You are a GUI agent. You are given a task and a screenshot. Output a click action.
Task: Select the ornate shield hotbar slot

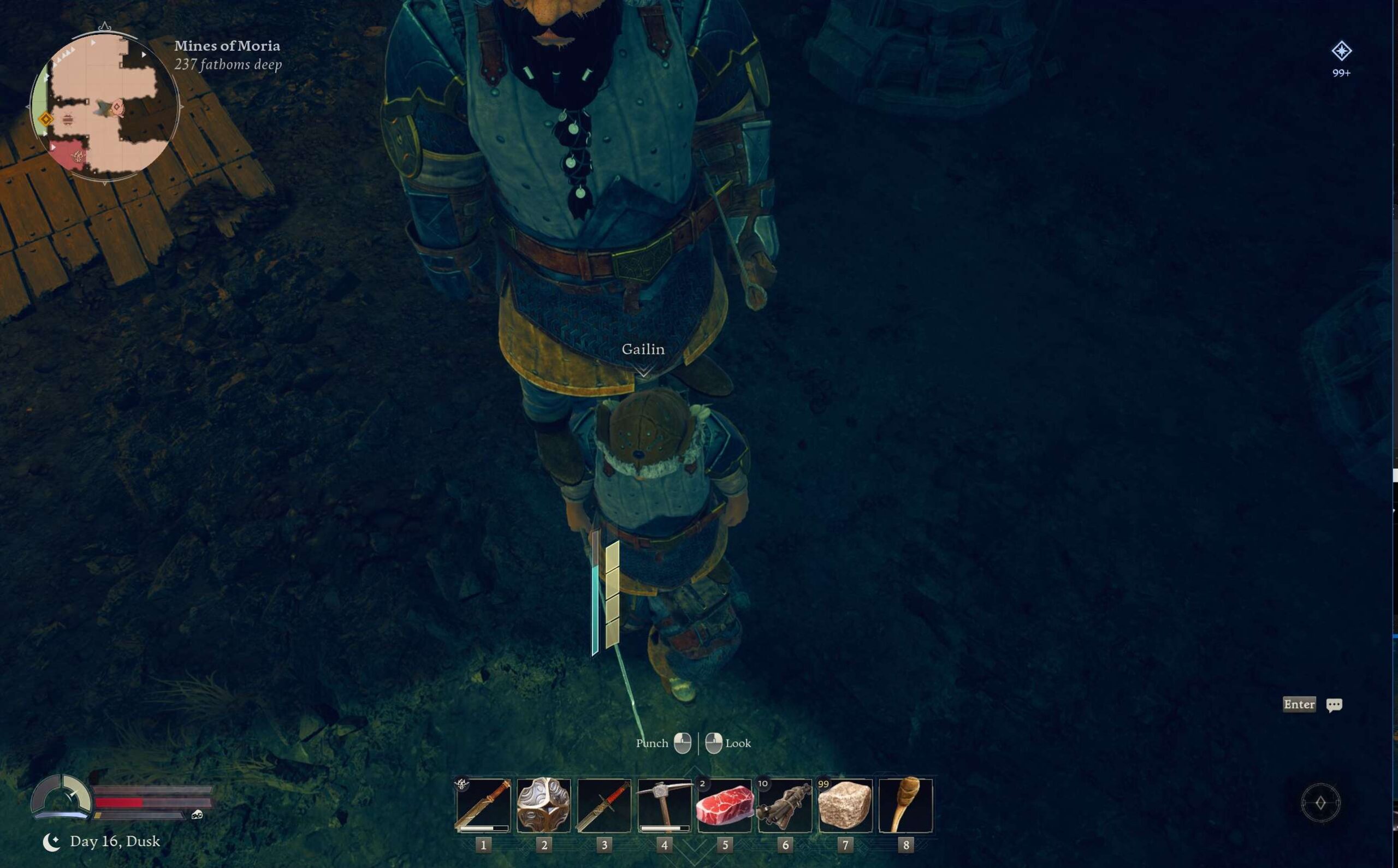(x=544, y=805)
